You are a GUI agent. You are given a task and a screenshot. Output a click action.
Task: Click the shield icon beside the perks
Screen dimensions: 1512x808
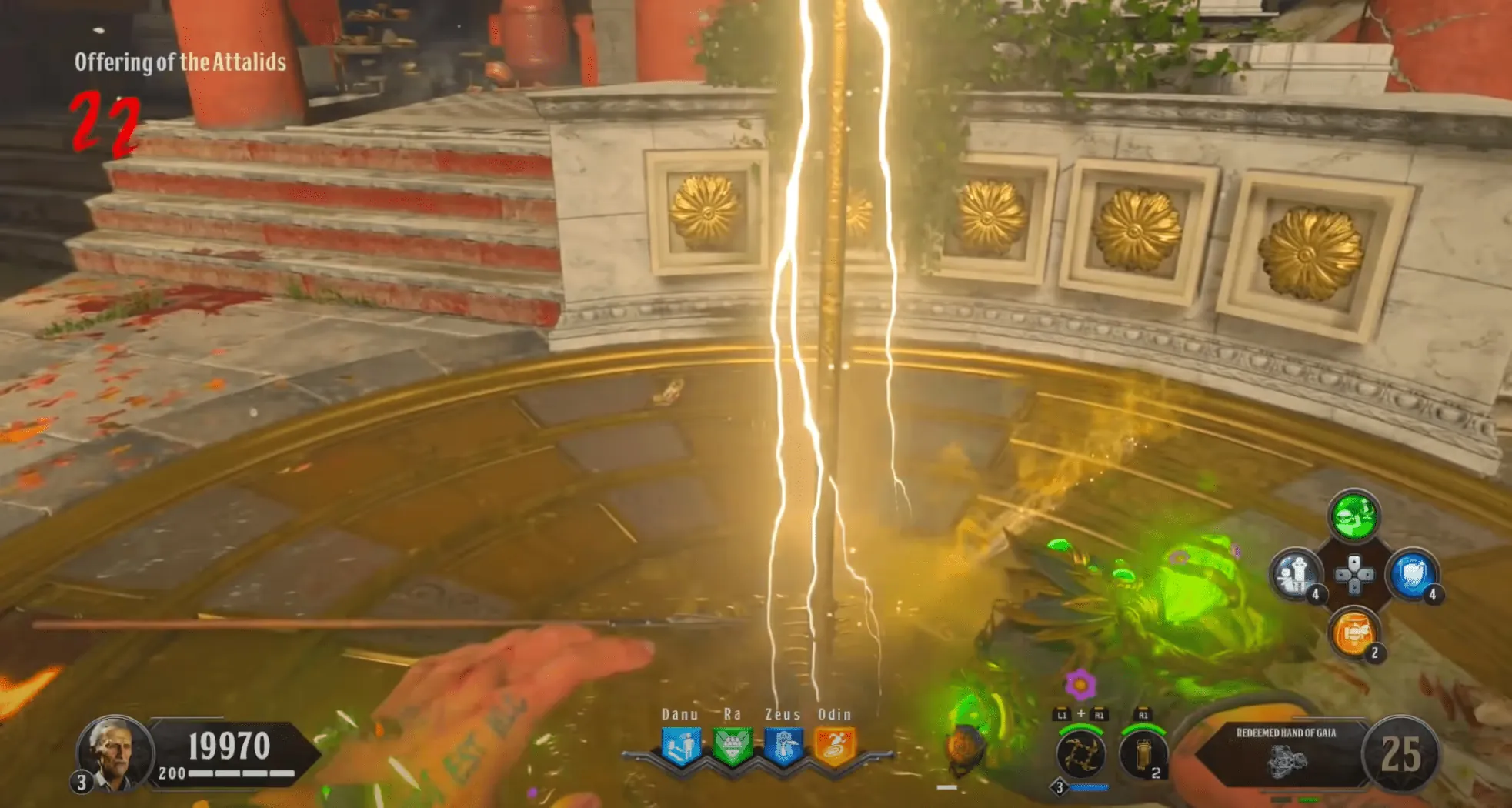(966, 748)
